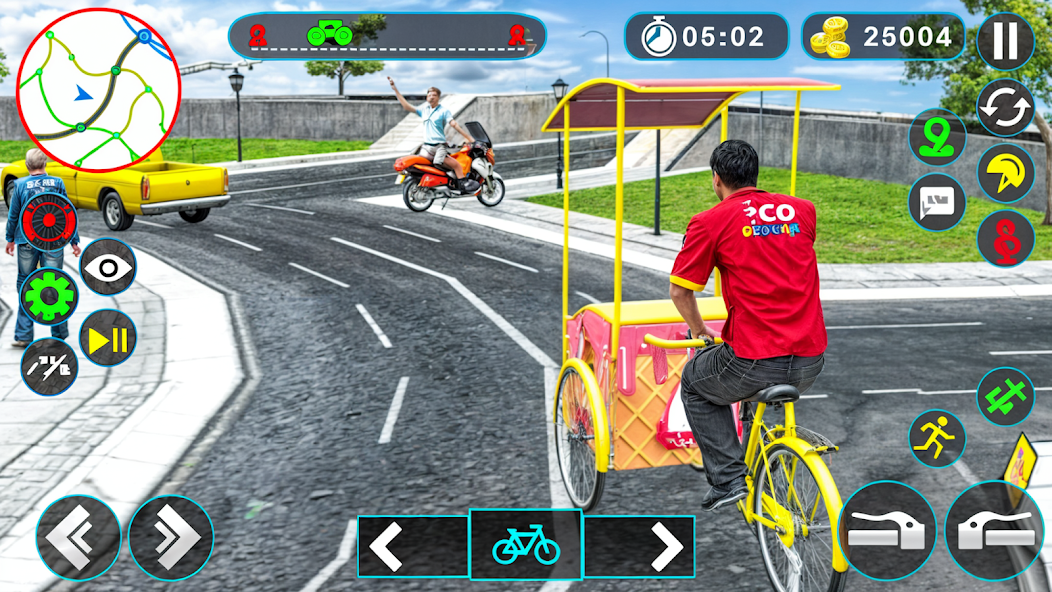Open the chat message button
The image size is (1052, 592).
tap(937, 202)
